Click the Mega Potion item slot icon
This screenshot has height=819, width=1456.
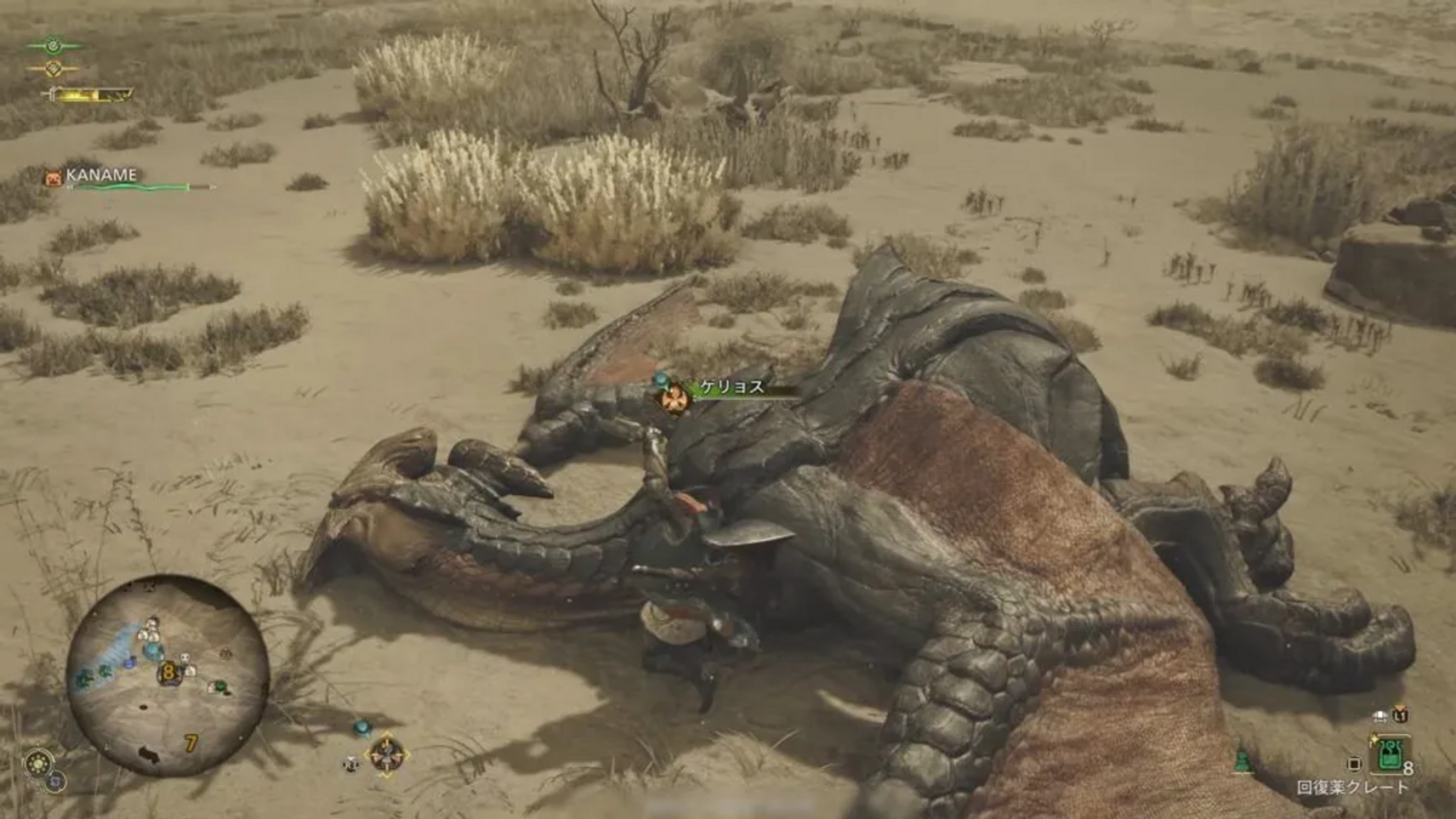click(1391, 754)
